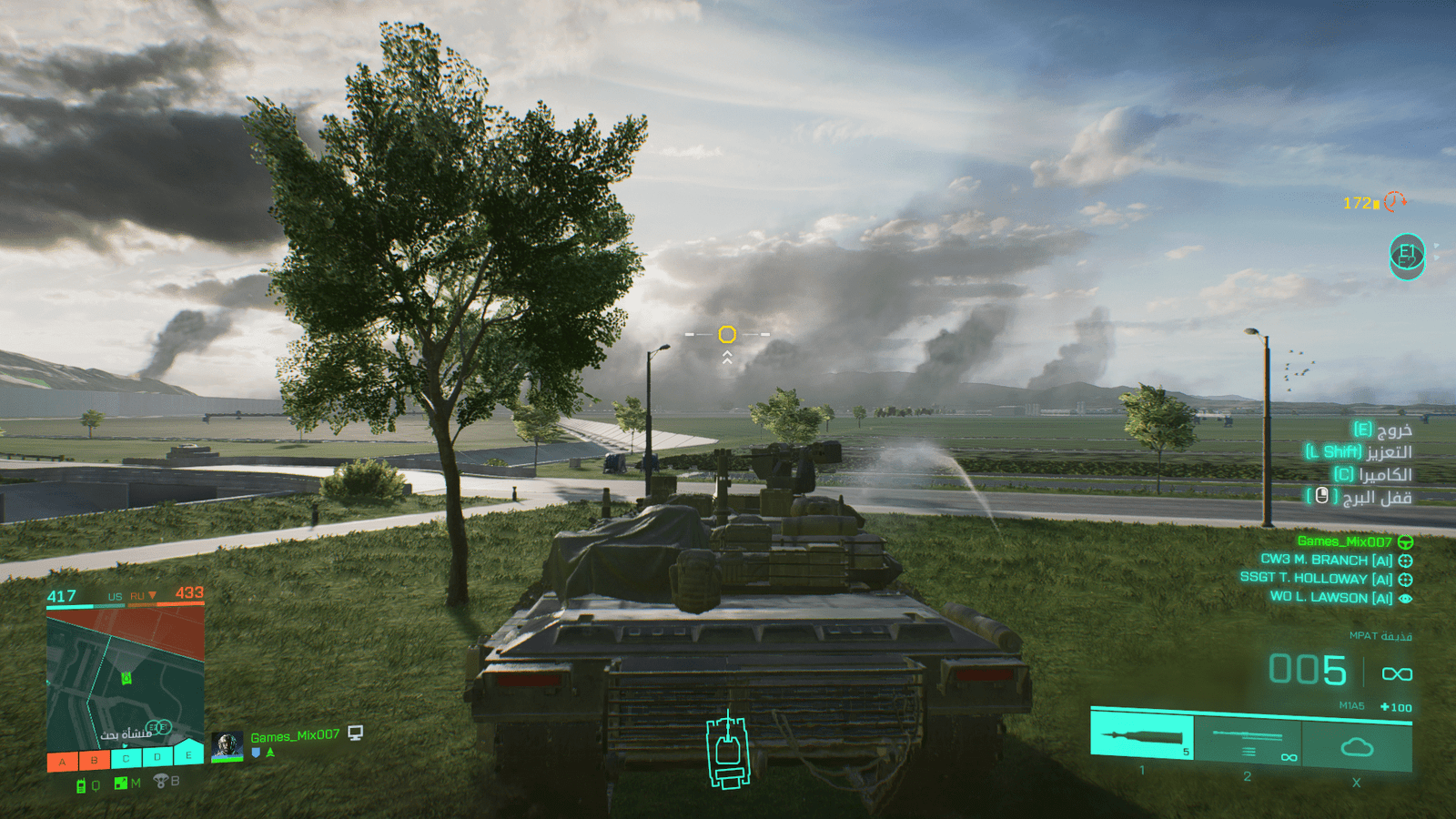Toggle the shield badge next to the player portrait

click(256, 753)
